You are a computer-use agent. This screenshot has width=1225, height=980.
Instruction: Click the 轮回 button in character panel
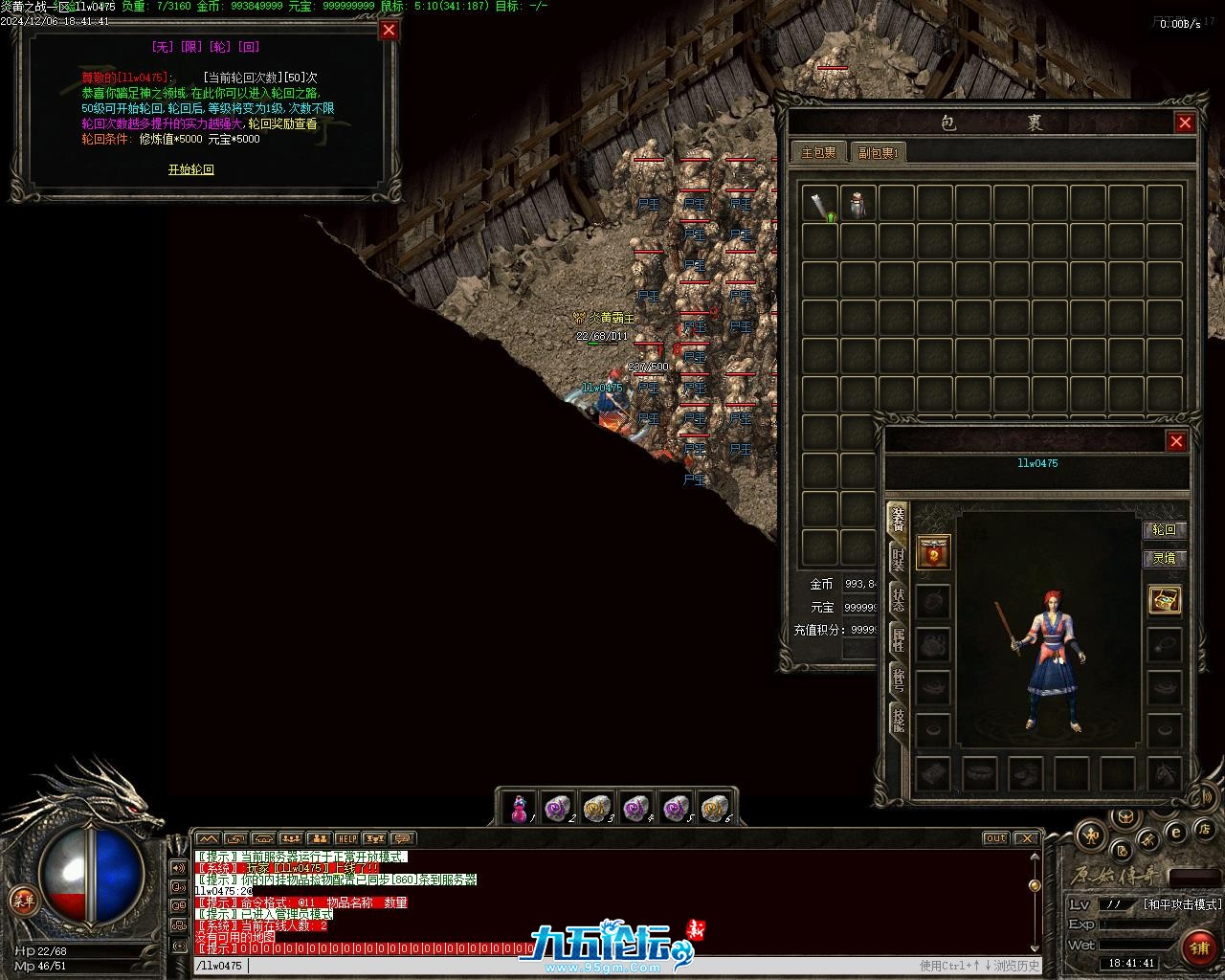1164,530
